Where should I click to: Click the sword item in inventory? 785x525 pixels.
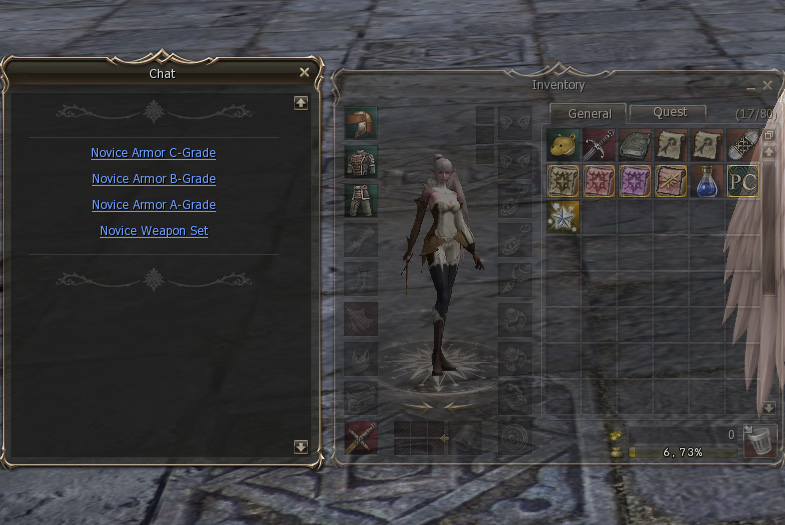click(x=599, y=146)
